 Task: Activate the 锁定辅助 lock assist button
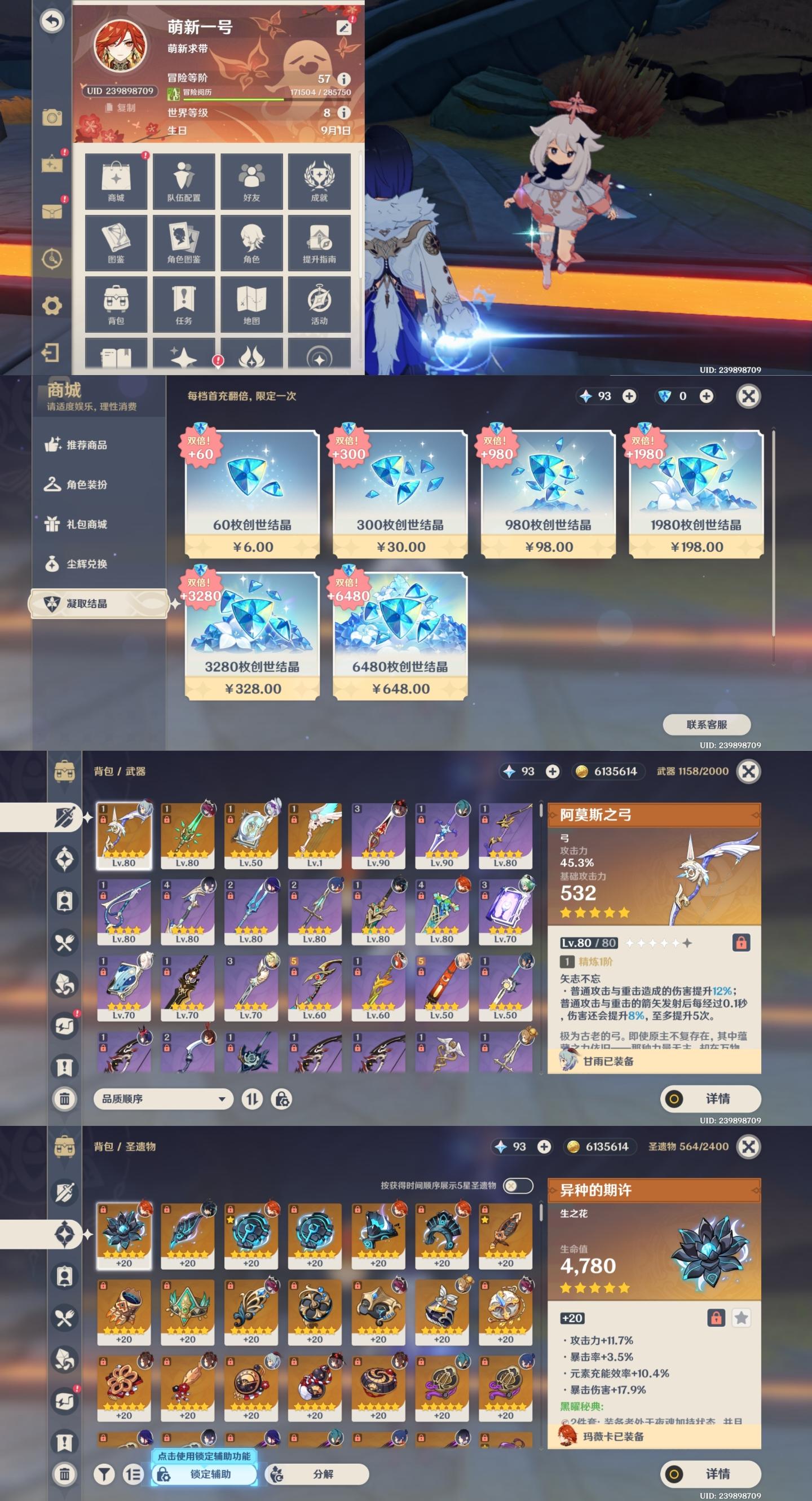[x=205, y=1474]
